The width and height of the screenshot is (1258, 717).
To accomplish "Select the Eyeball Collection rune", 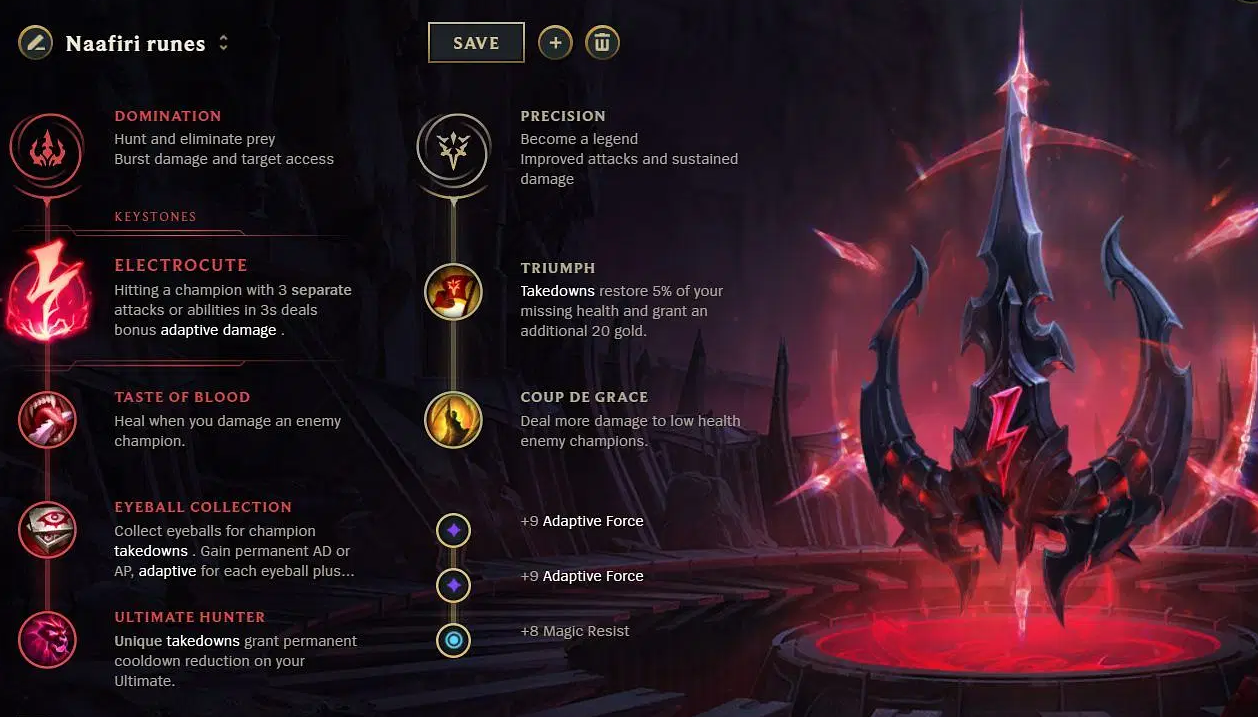I will 47,530.
